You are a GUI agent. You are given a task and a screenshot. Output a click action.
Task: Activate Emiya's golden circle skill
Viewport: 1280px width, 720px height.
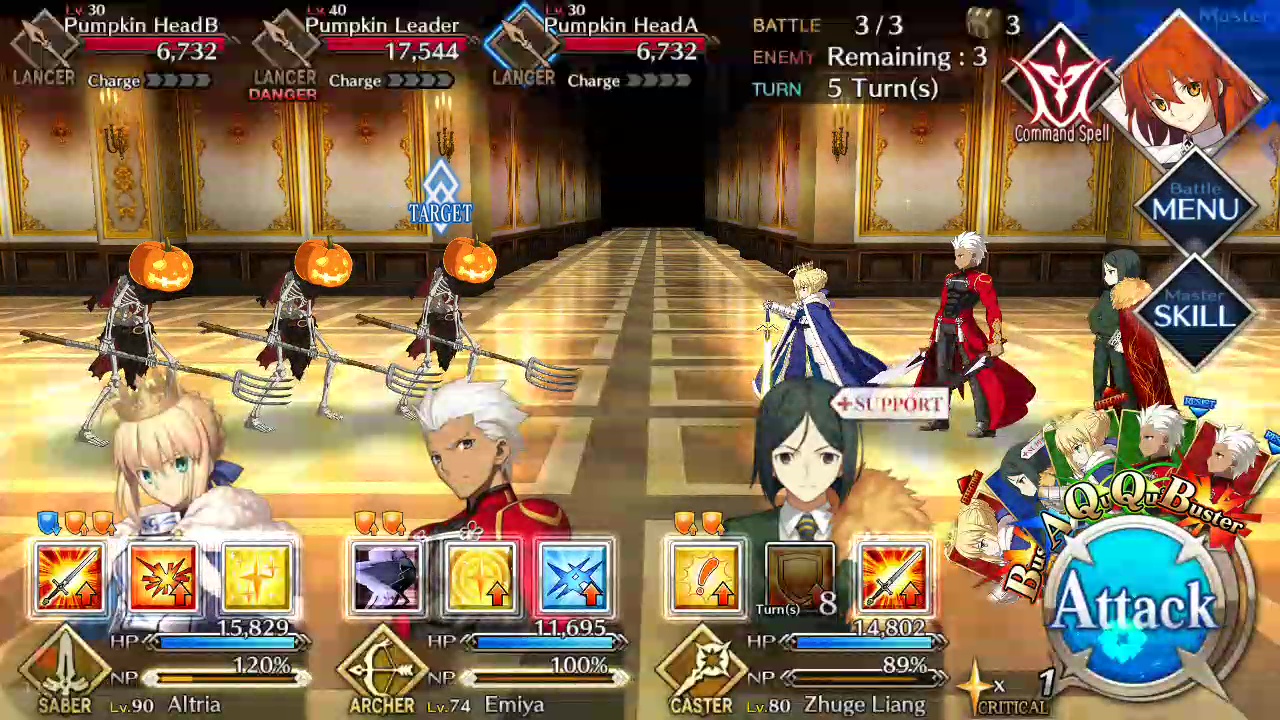pyautogui.click(x=481, y=578)
